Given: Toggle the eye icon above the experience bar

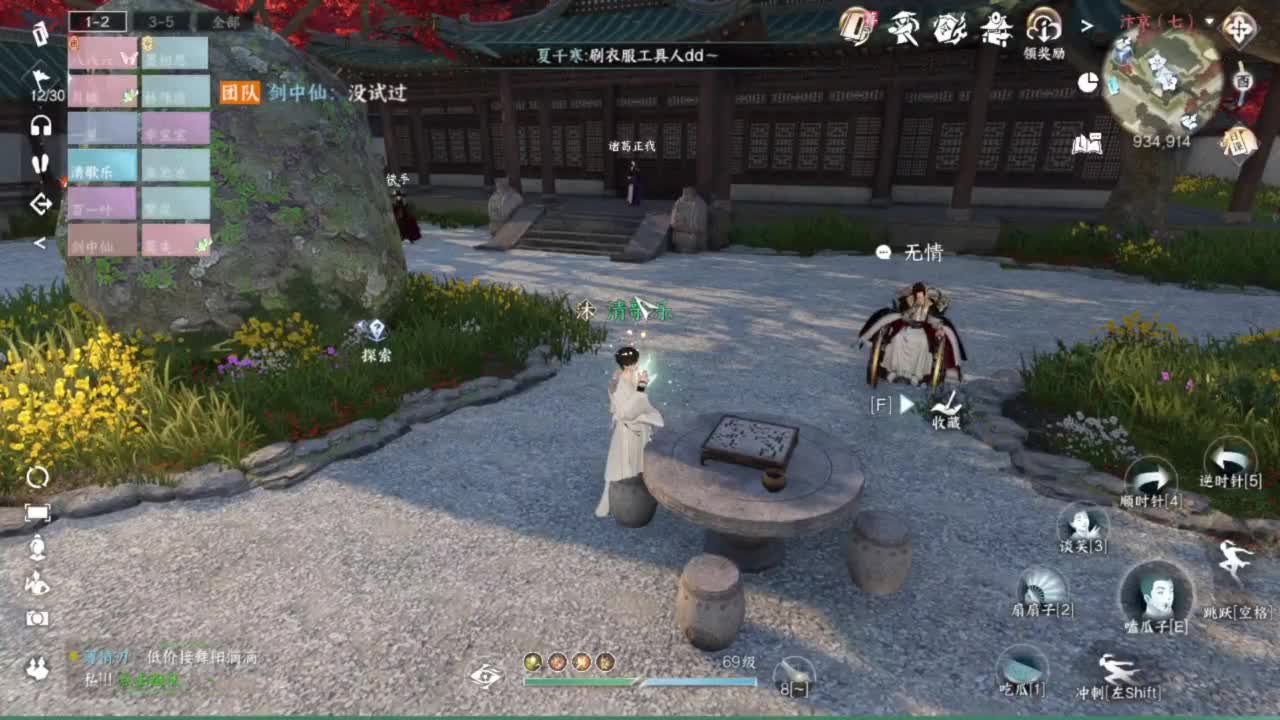Looking at the screenshot, I should tap(487, 676).
